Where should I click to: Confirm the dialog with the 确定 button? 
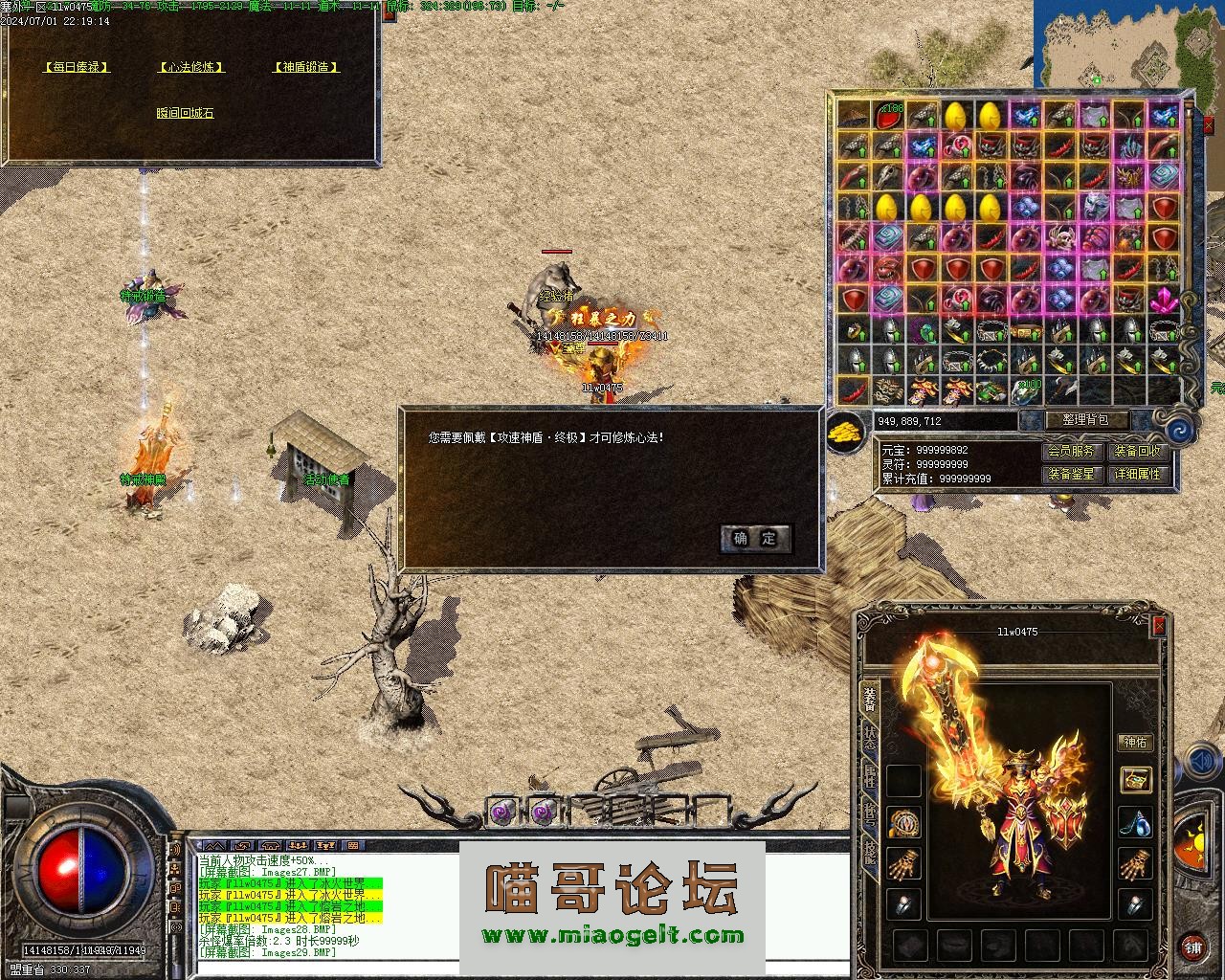tap(755, 539)
